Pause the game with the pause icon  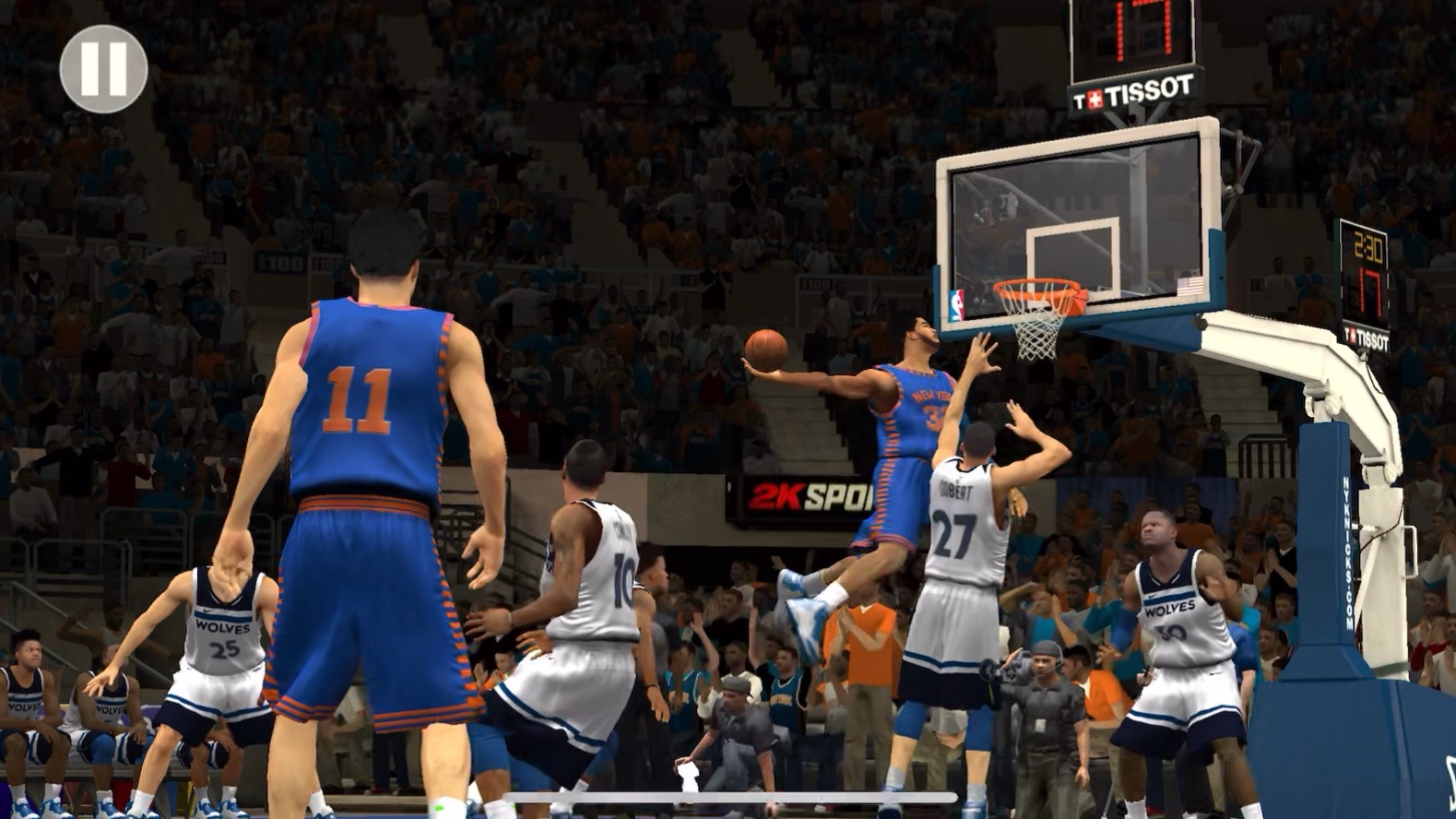coord(104,70)
